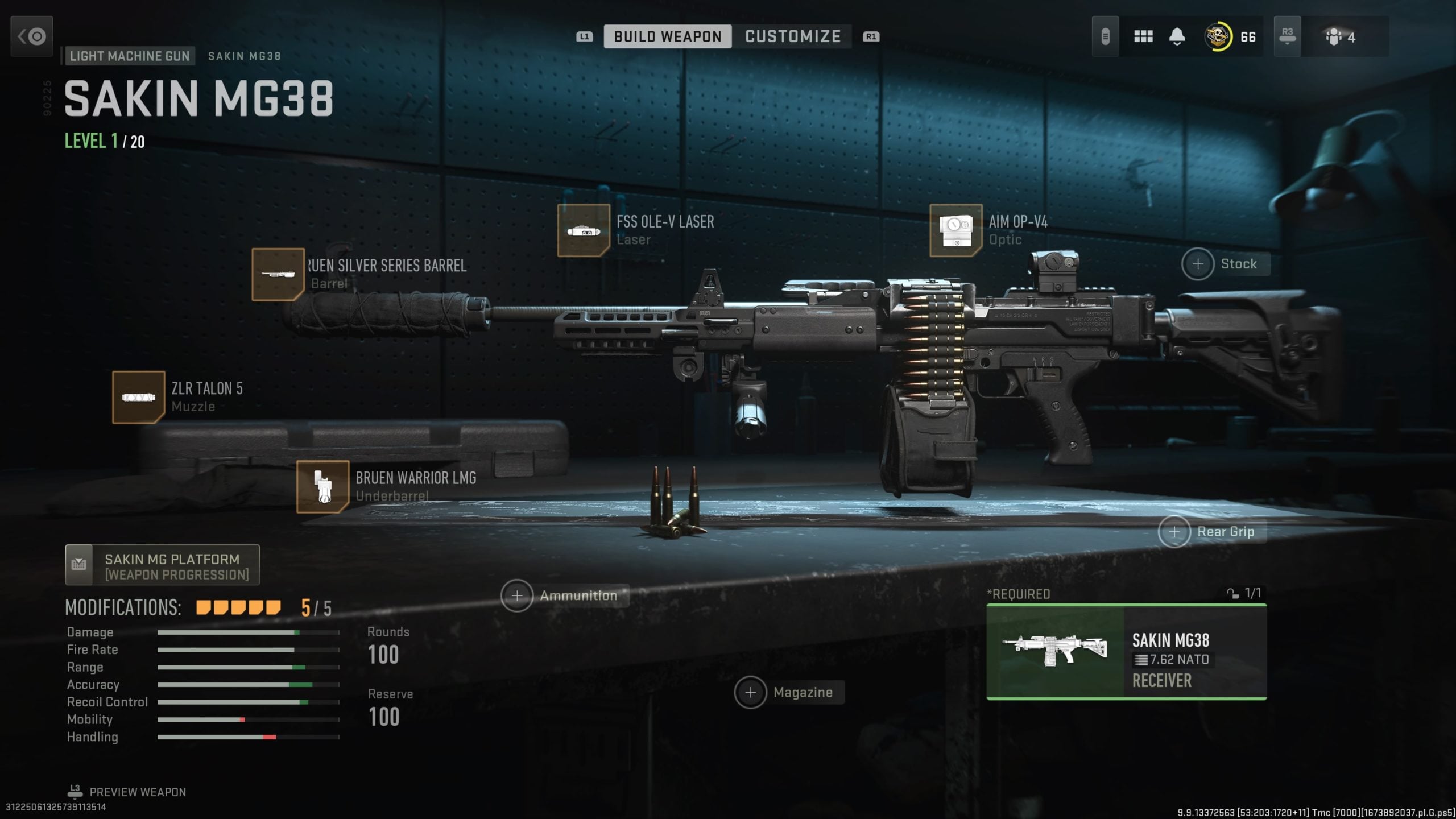Add a Stock attachment via plus icon
This screenshot has width=1456, height=819.
(1198, 264)
